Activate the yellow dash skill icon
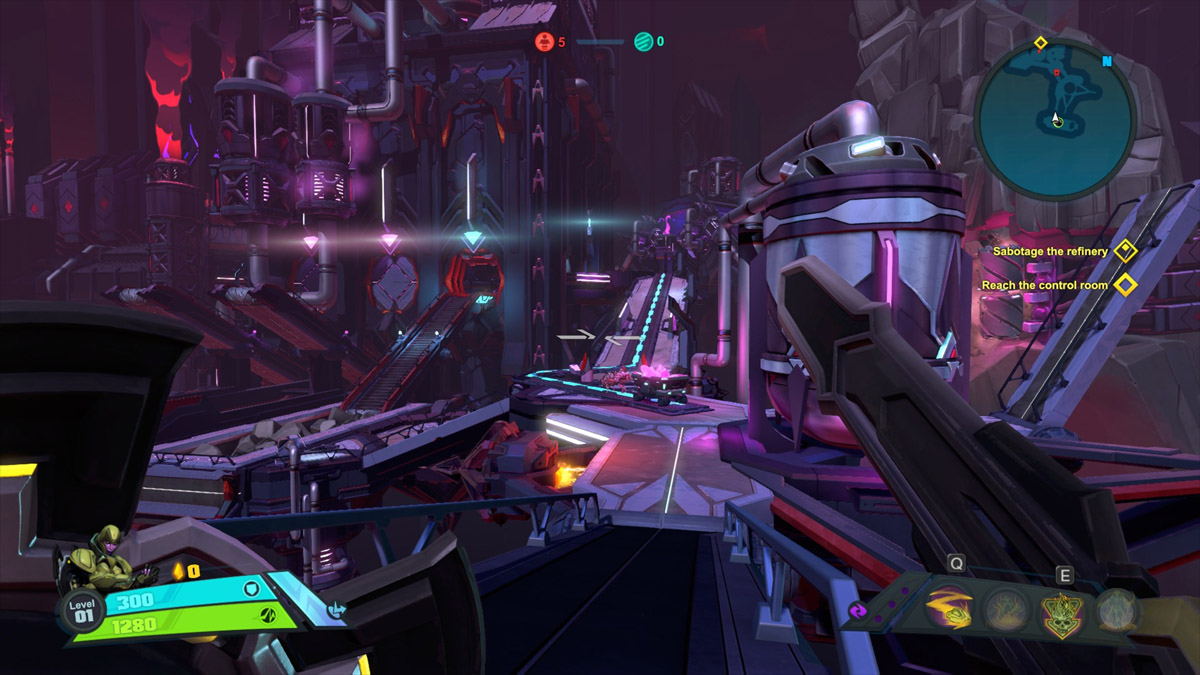 [948, 609]
